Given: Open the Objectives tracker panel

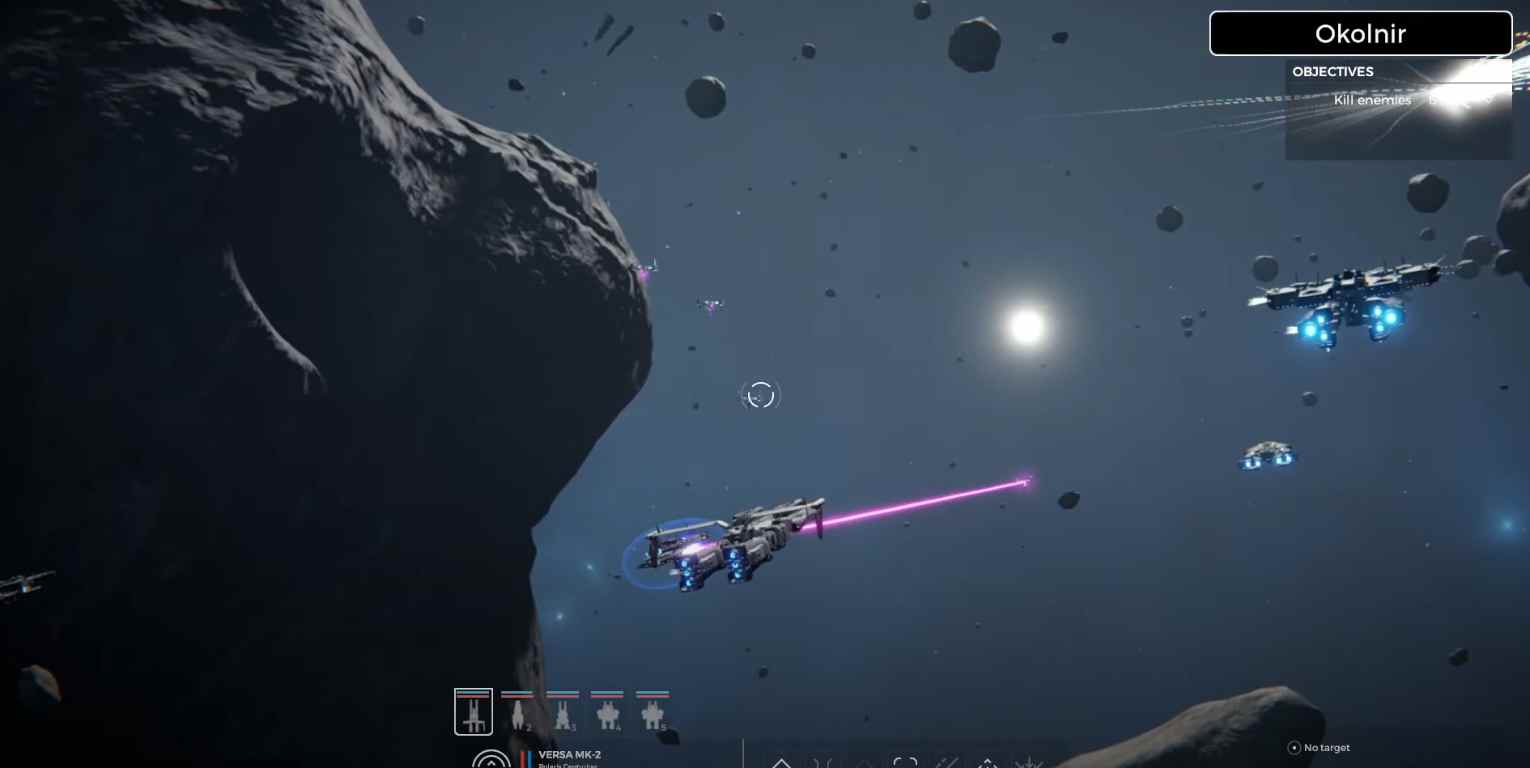Looking at the screenshot, I should pos(1332,72).
